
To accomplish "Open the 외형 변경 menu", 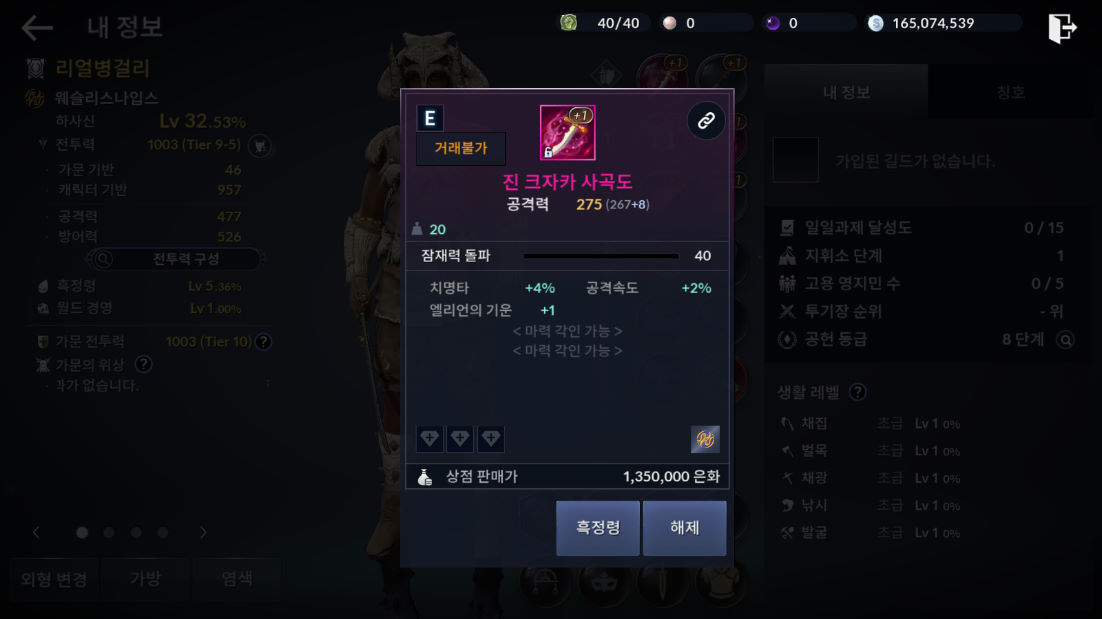I will click(x=54, y=579).
